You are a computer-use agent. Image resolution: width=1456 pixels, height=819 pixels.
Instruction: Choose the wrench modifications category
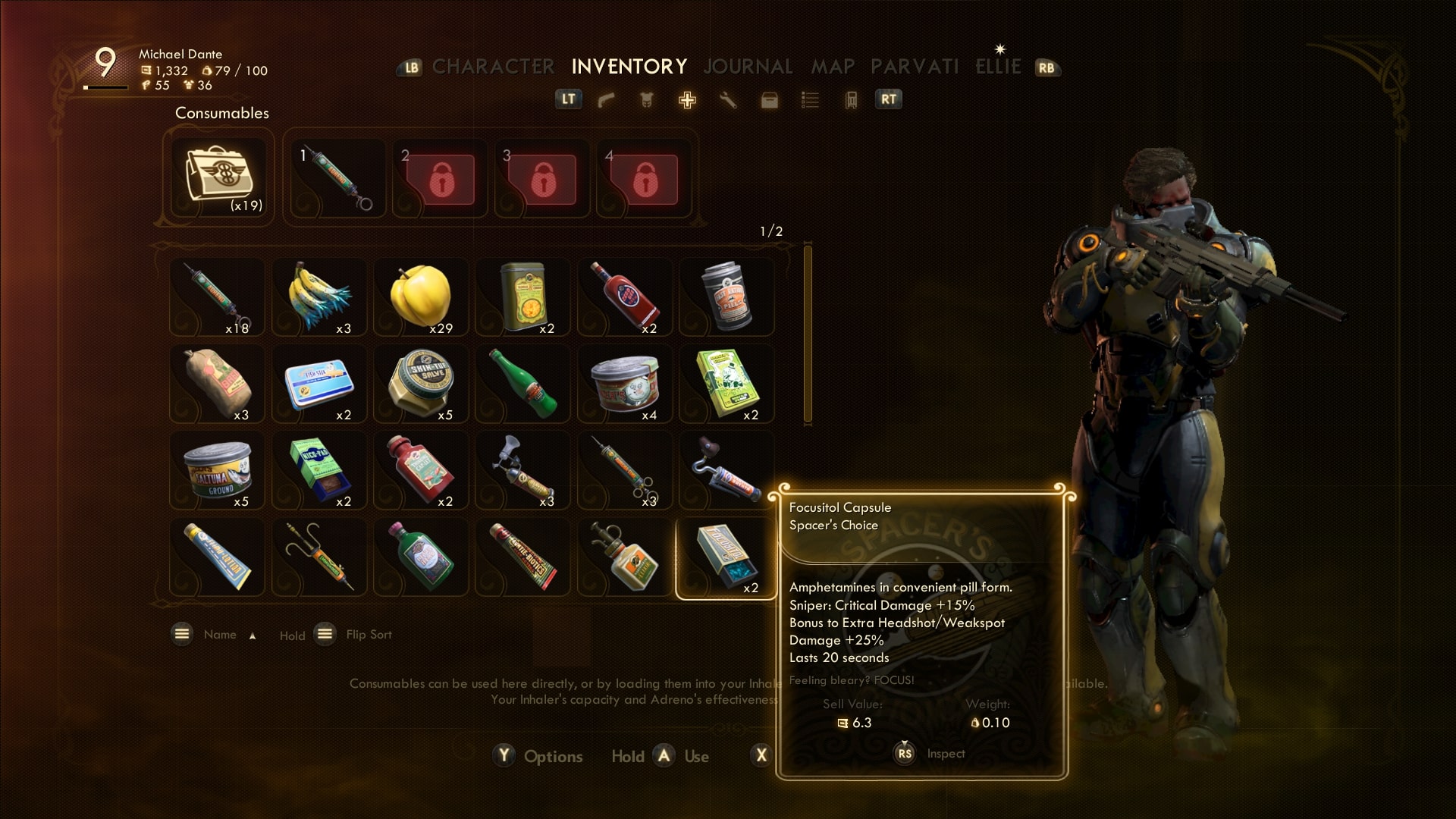(x=728, y=100)
